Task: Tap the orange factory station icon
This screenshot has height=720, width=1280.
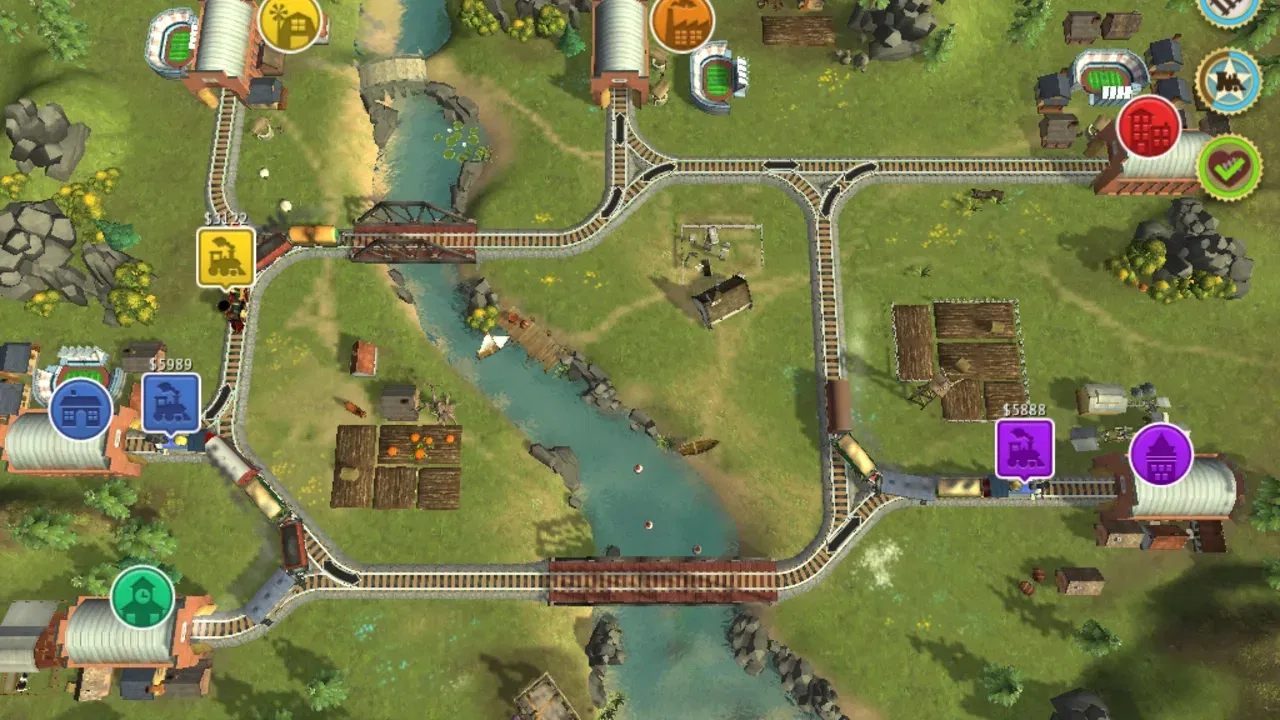Action: pos(683,22)
